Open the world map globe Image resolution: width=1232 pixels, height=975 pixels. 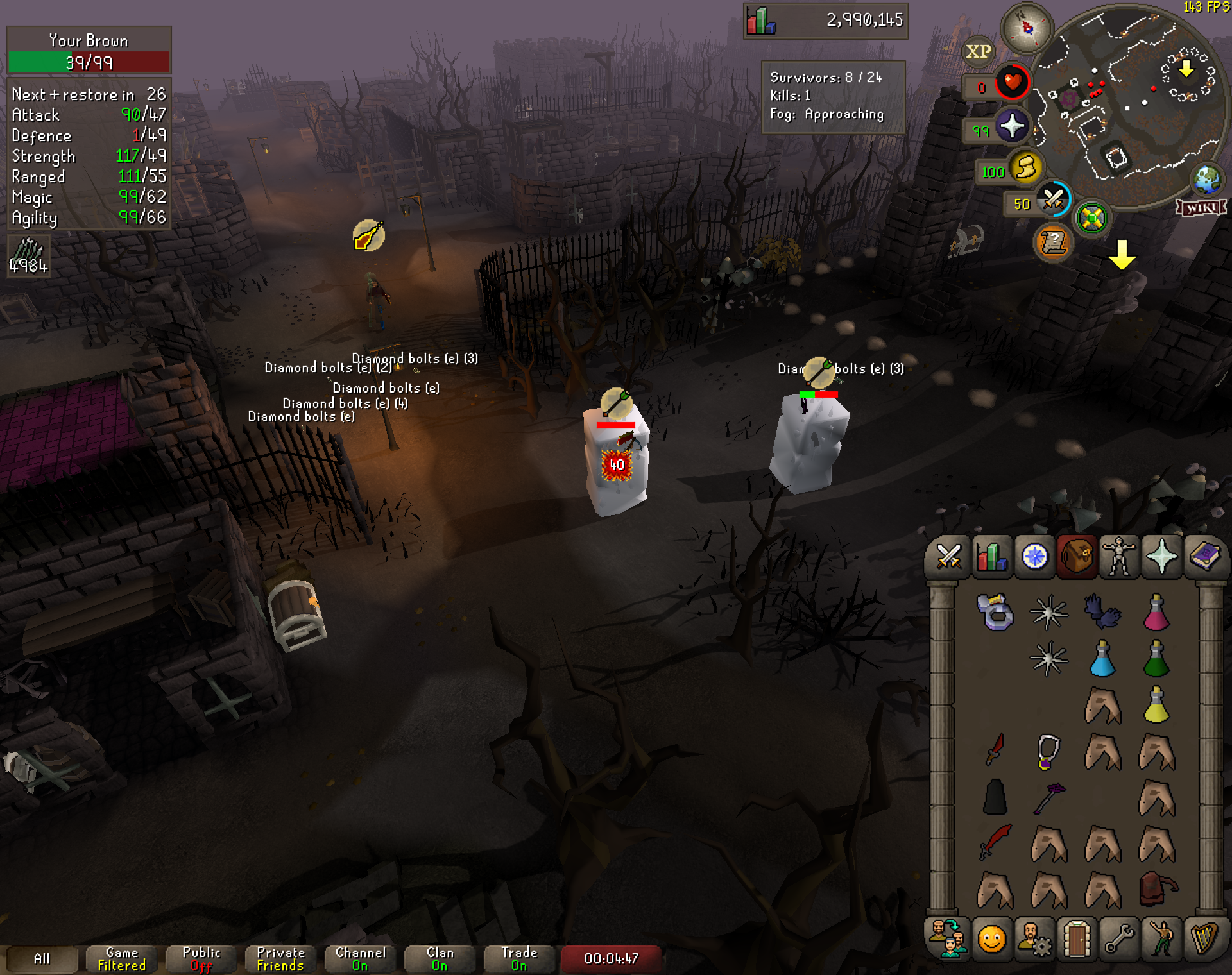1207,180
